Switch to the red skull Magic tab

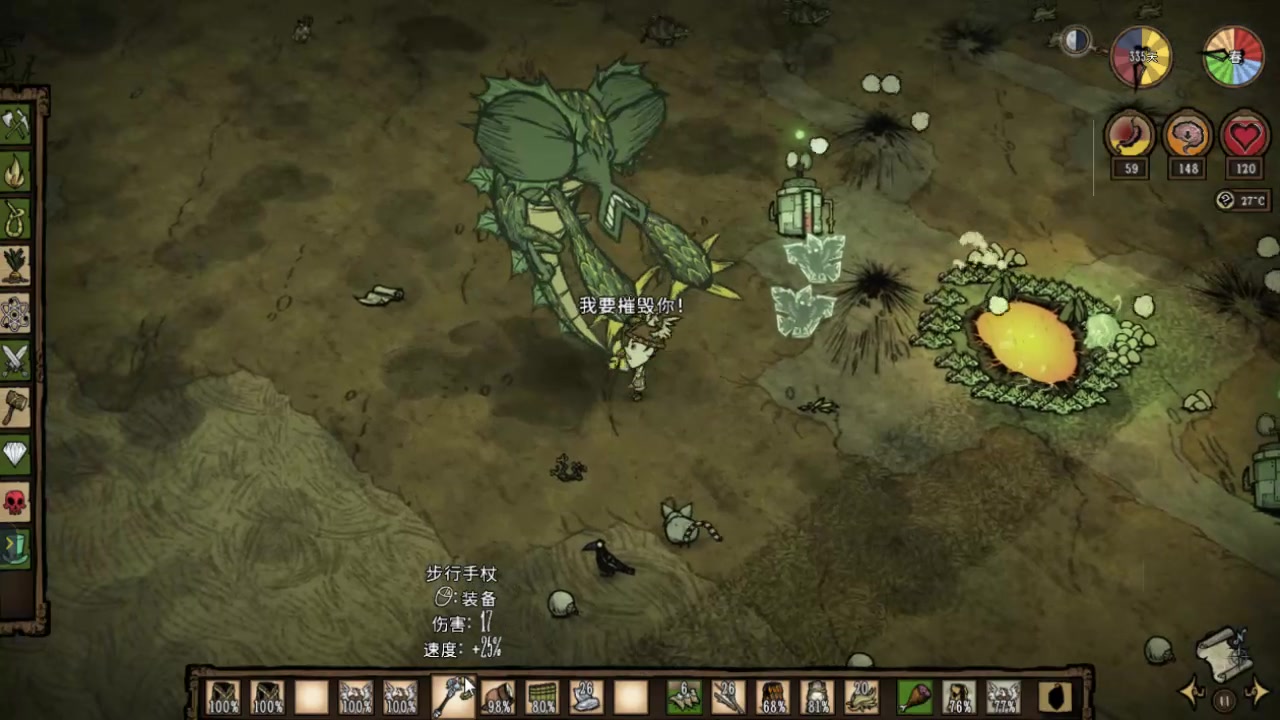pos(16,501)
